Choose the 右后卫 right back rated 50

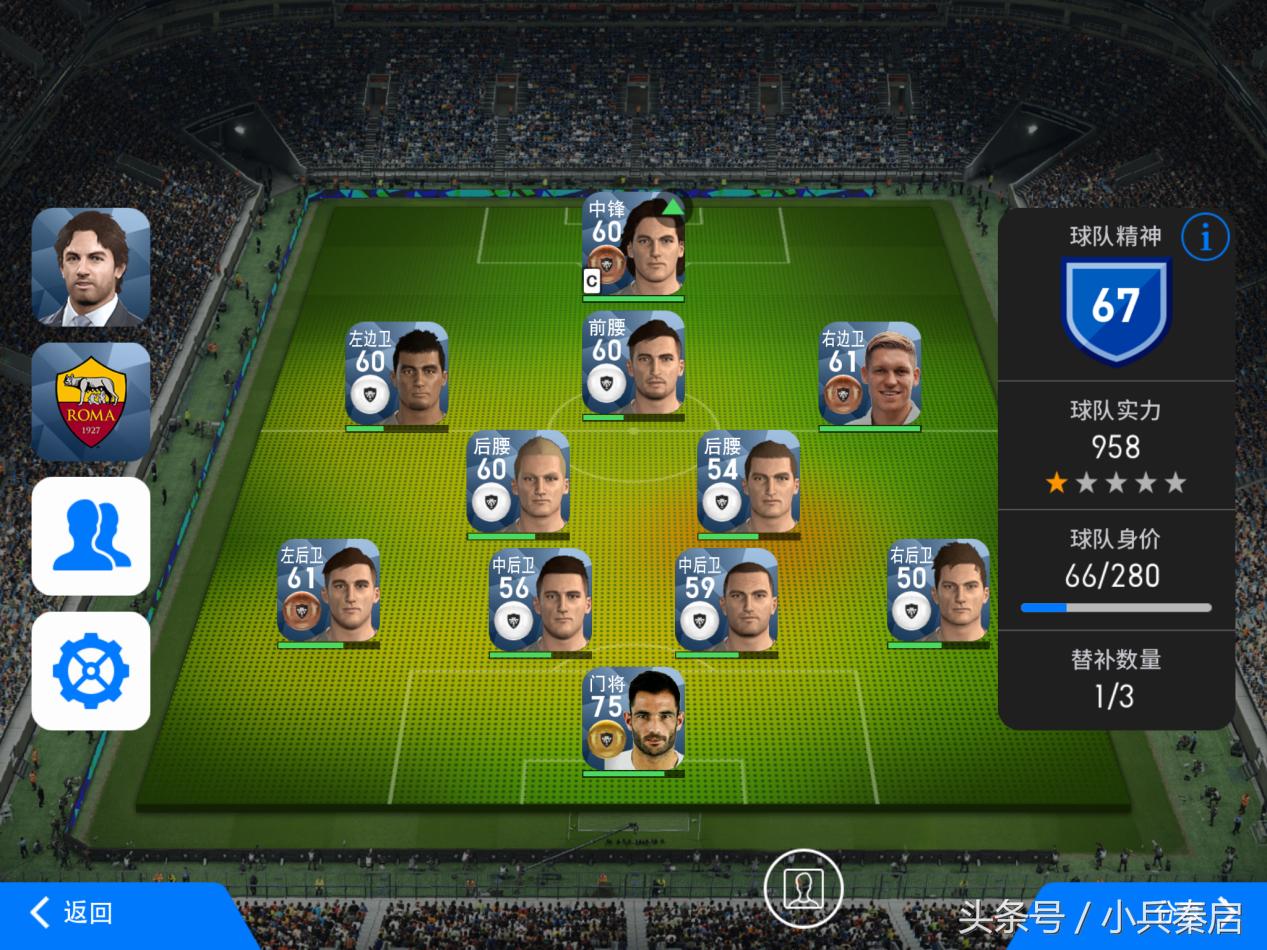click(x=938, y=593)
